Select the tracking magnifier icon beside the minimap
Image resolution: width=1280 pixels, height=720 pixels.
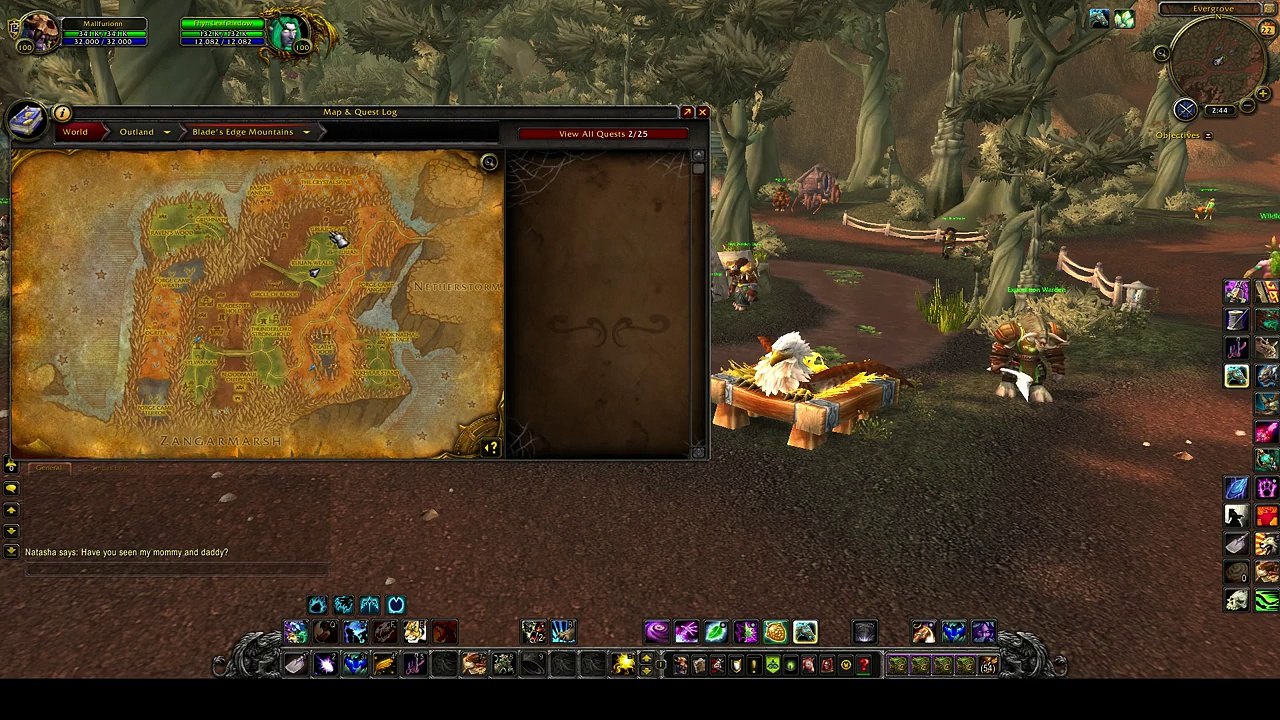(x=1162, y=53)
